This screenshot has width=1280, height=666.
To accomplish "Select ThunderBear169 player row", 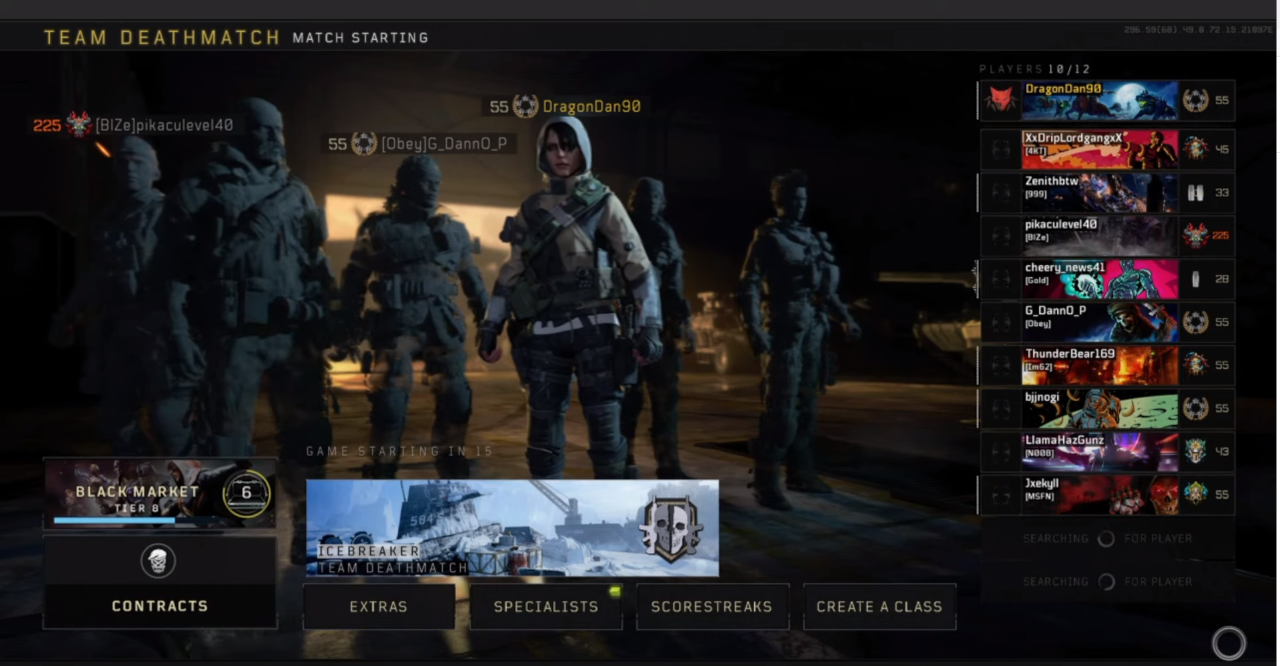I will 1100,365.
